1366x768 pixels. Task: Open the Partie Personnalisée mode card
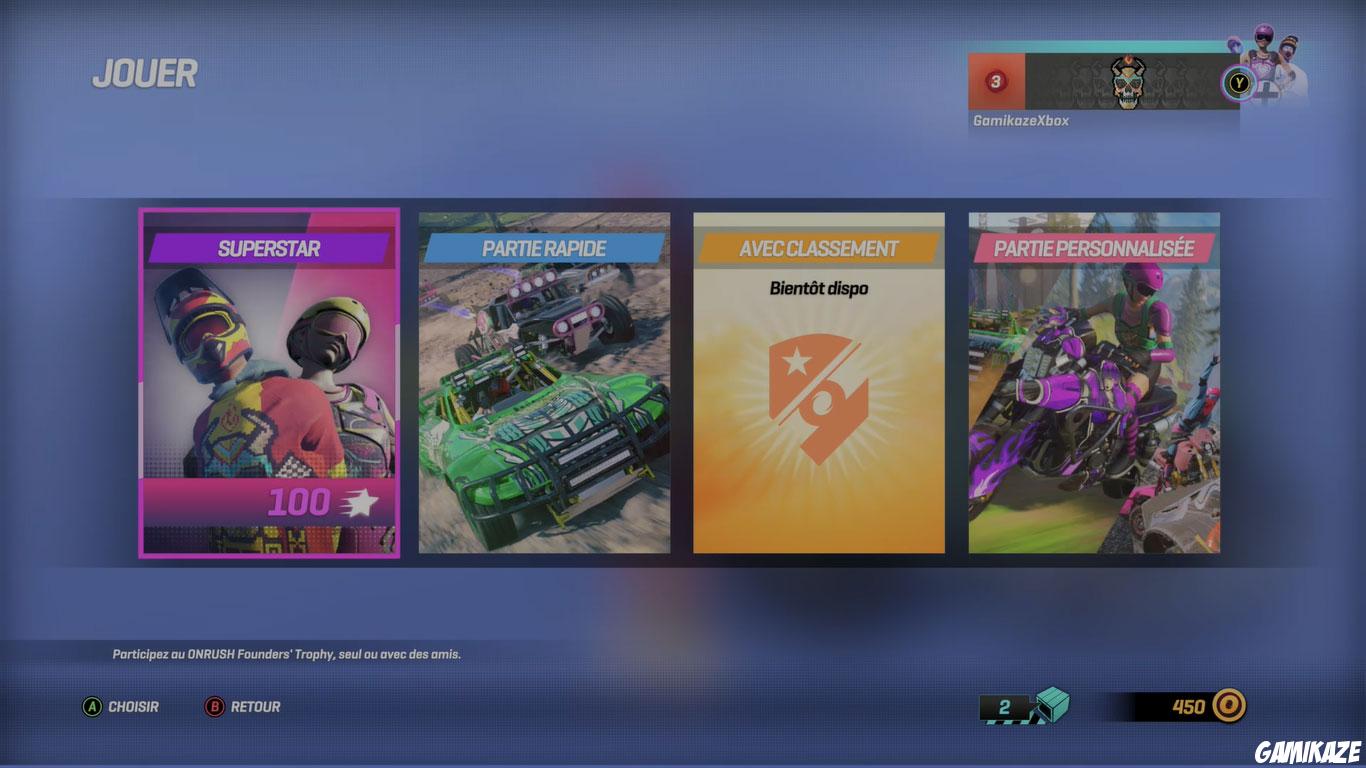1093,385
